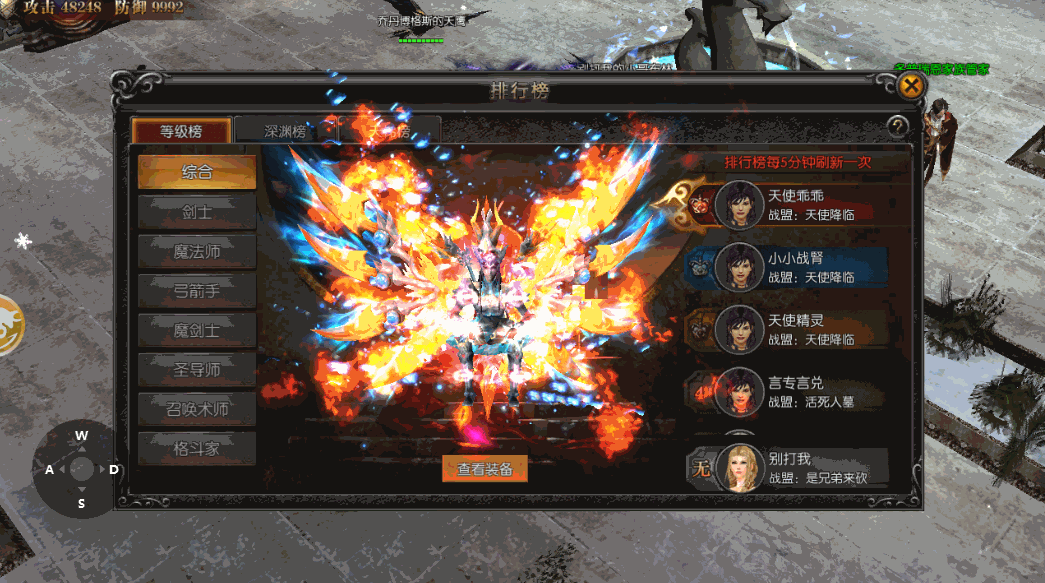Choose the 格斗家 class ranking
The image size is (1045, 583).
coord(197,449)
